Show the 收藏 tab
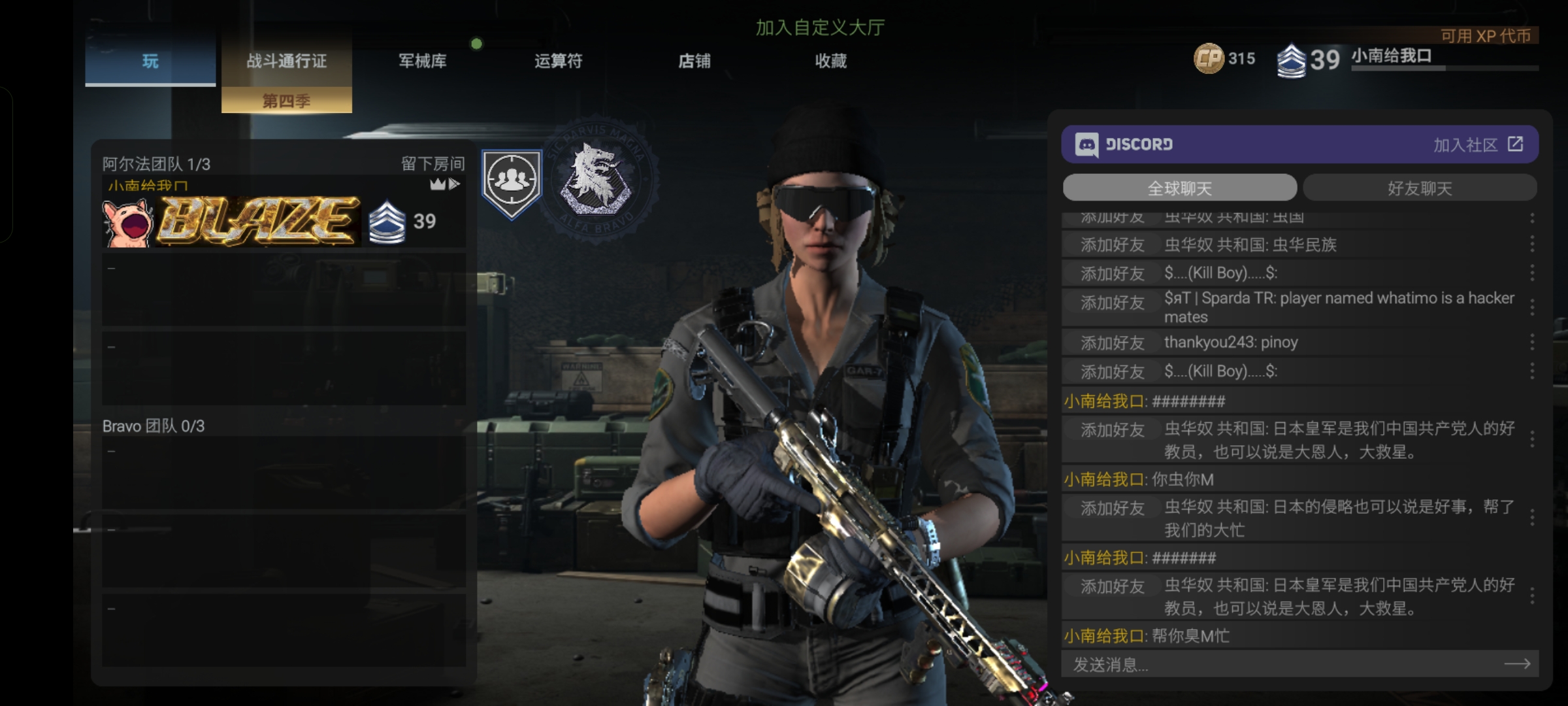Viewport: 1568px width, 706px height. click(x=830, y=61)
